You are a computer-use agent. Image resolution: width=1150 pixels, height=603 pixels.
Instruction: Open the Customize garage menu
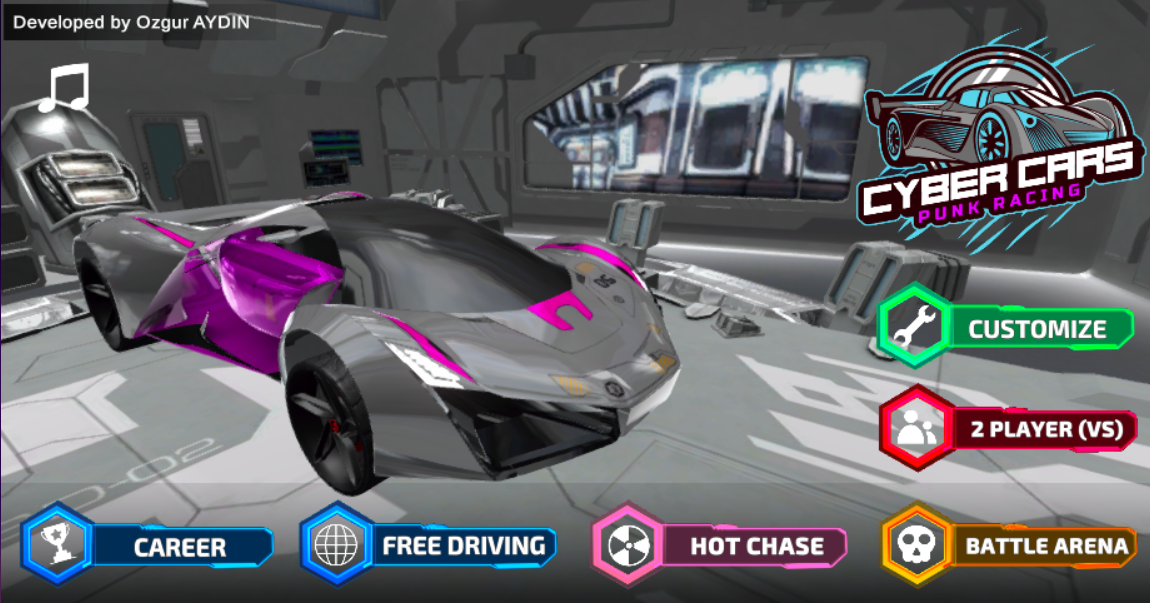tap(1006, 328)
